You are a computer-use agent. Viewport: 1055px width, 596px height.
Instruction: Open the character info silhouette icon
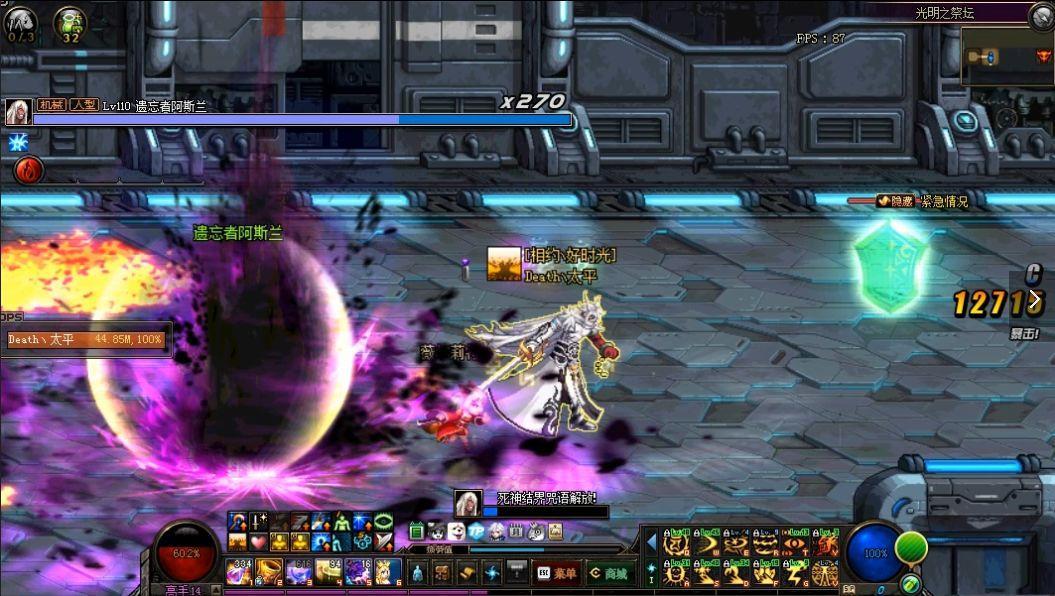[417, 573]
